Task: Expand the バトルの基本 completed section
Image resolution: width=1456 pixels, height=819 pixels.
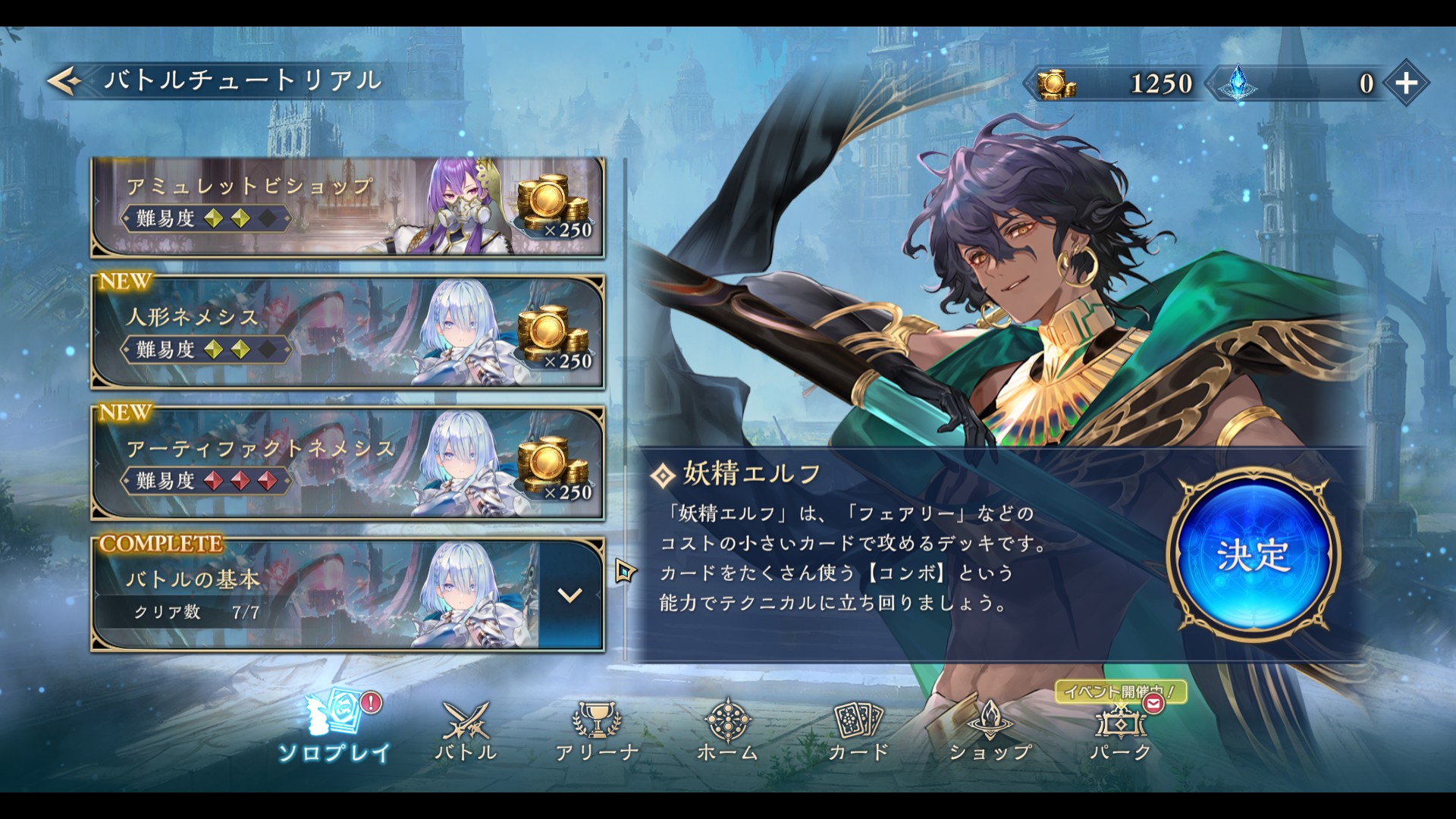Action: [570, 595]
